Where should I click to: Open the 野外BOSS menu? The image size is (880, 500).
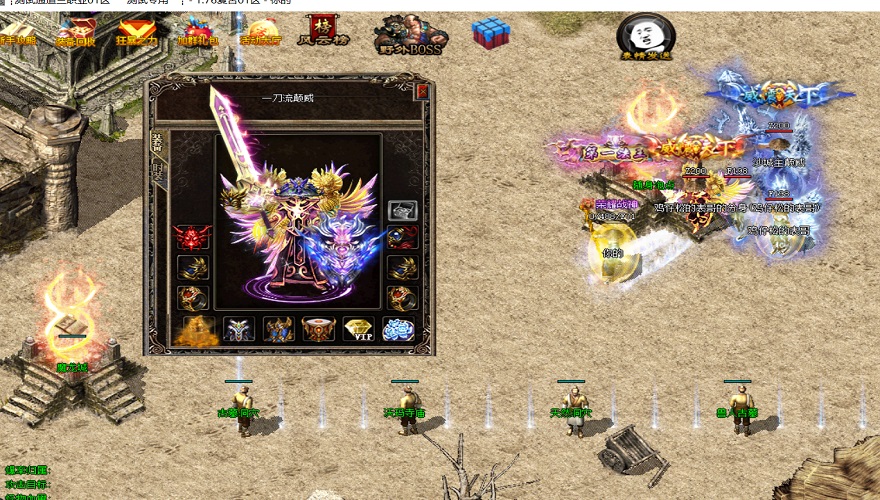[410, 35]
